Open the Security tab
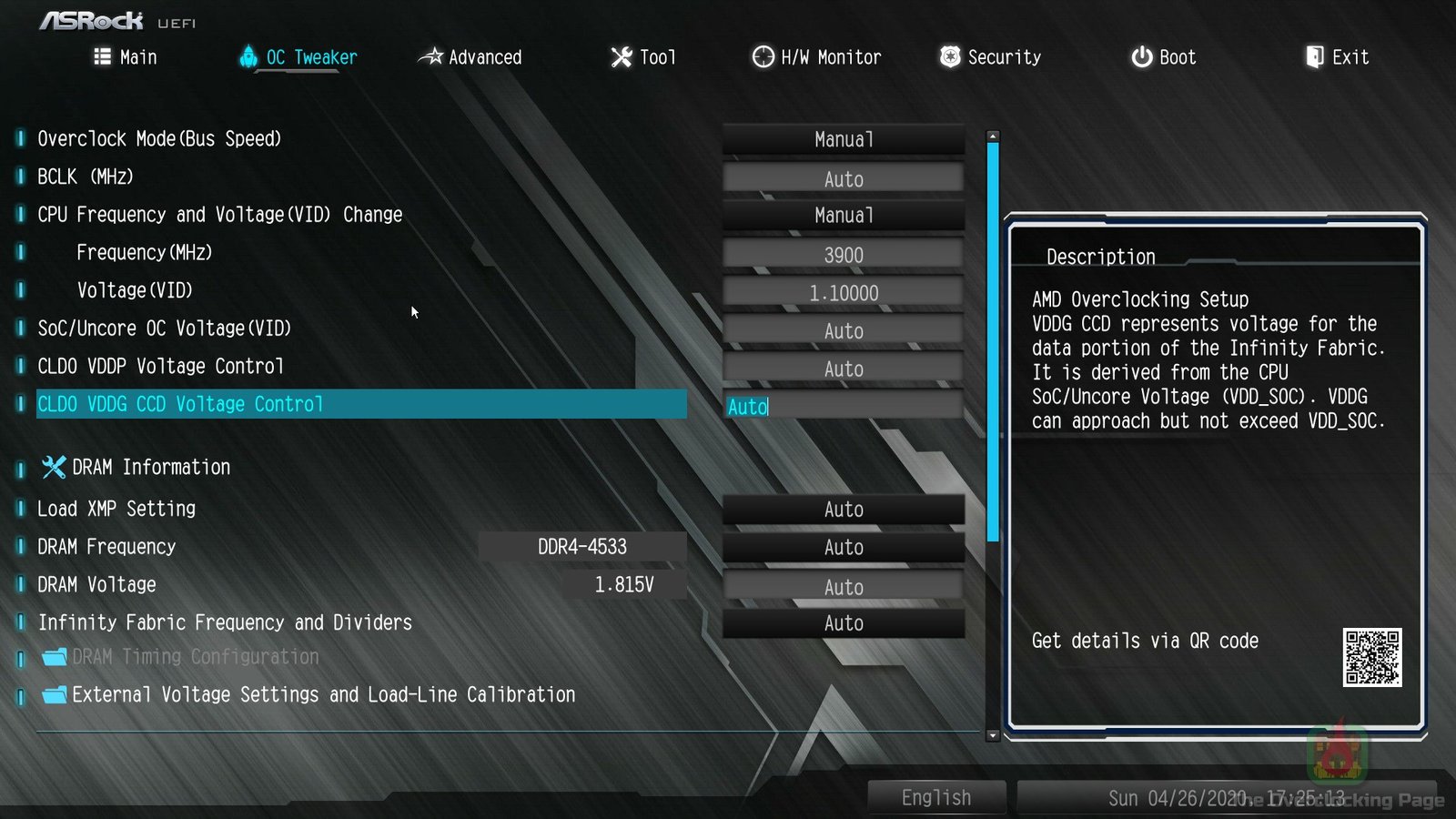This screenshot has height=819, width=1456. (990, 57)
